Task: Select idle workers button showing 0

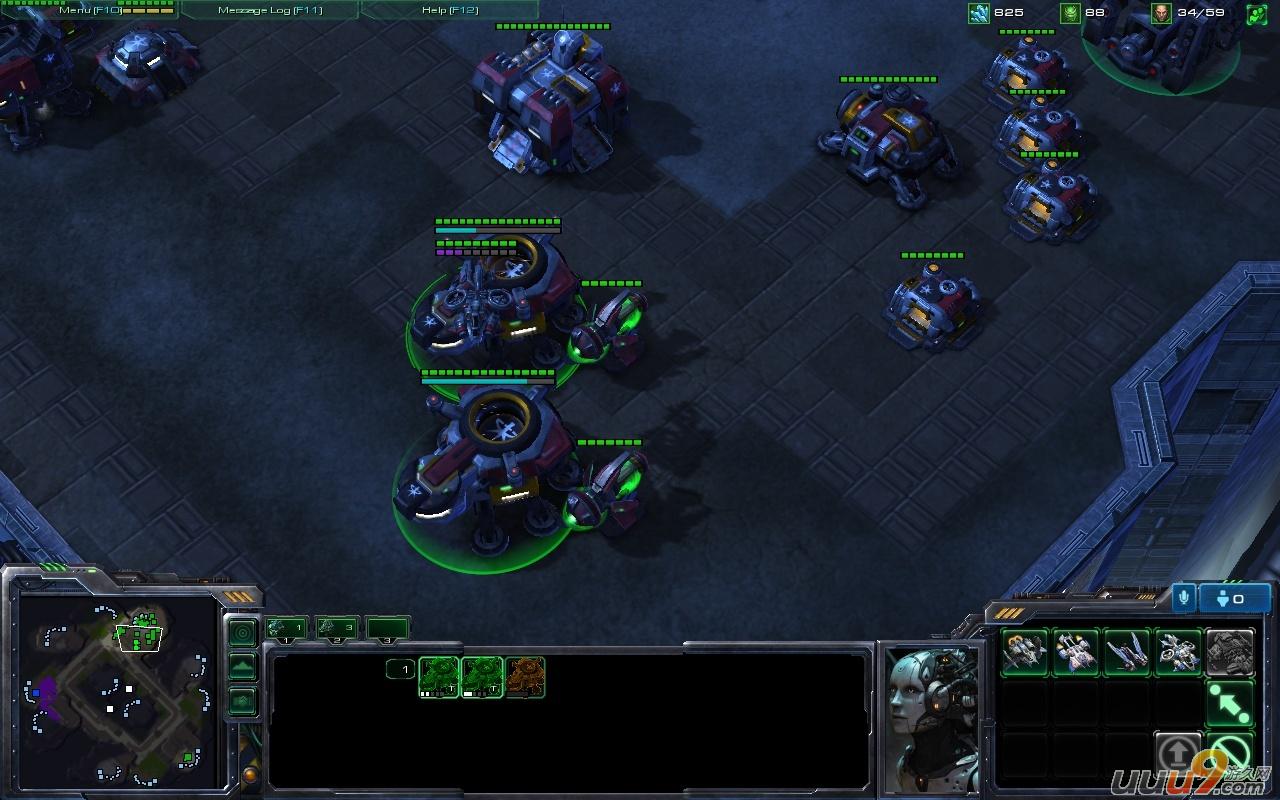Action: pos(1234,598)
